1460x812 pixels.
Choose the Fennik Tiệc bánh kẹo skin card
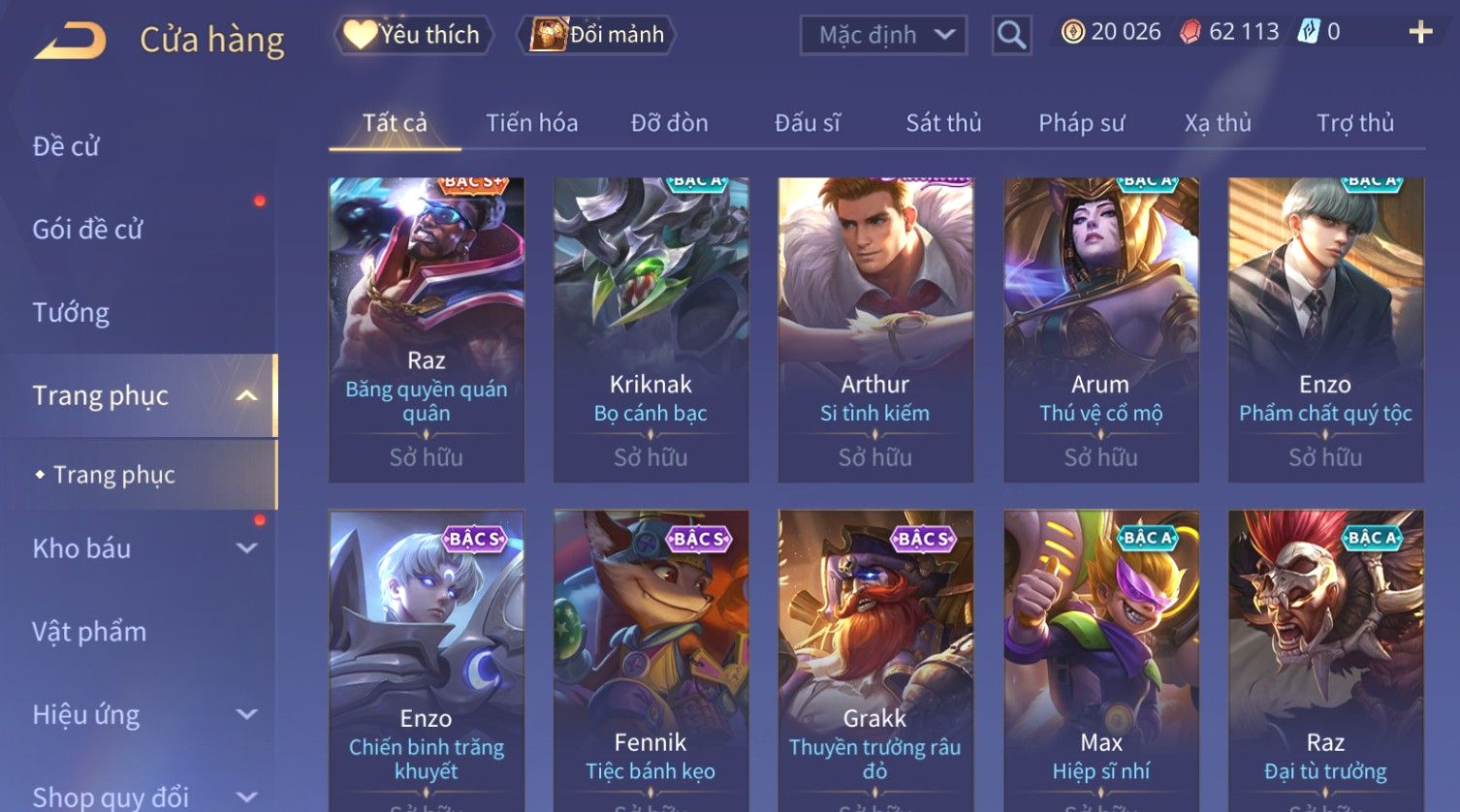click(651, 661)
